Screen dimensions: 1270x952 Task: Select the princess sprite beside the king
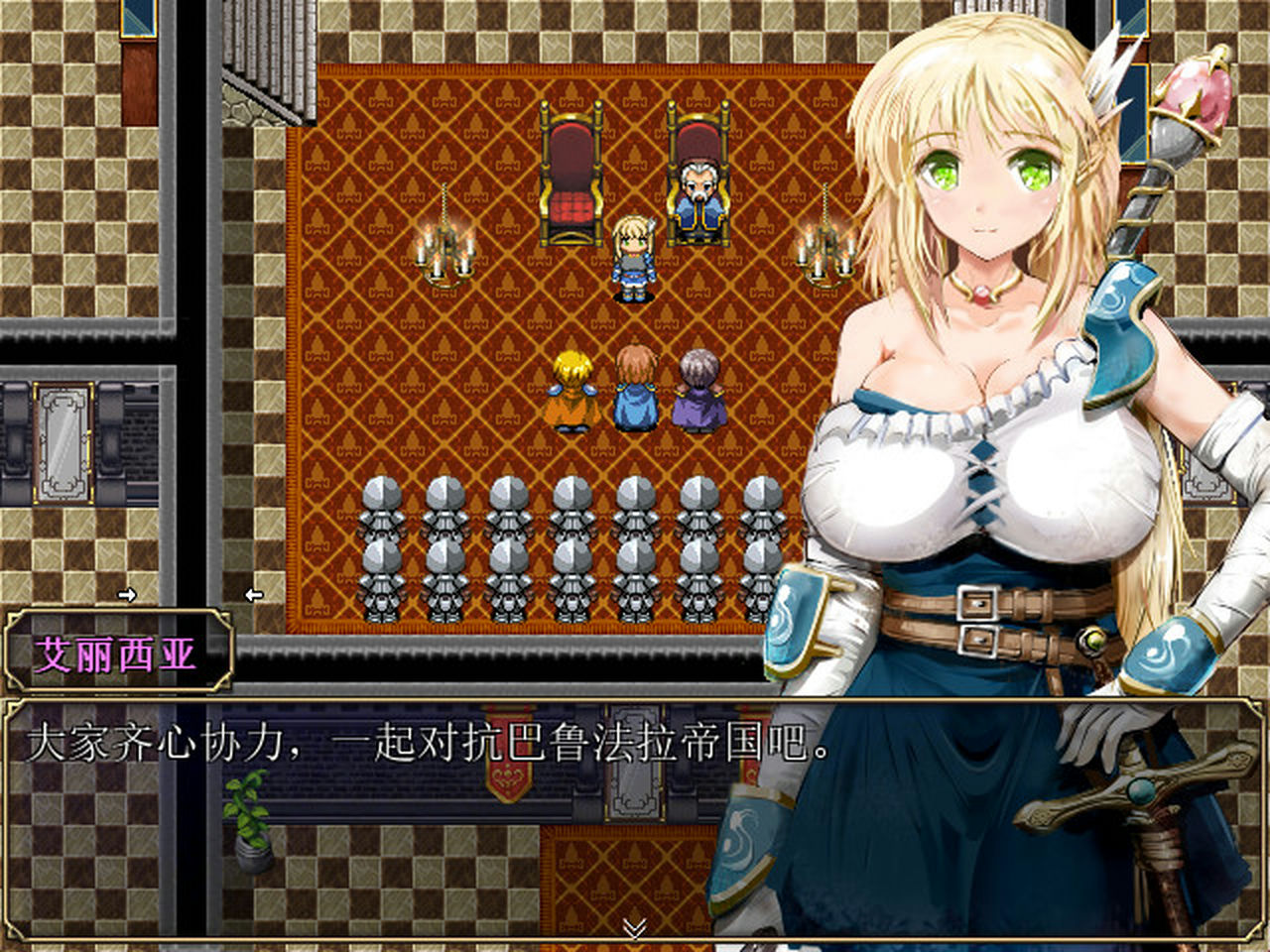635,253
